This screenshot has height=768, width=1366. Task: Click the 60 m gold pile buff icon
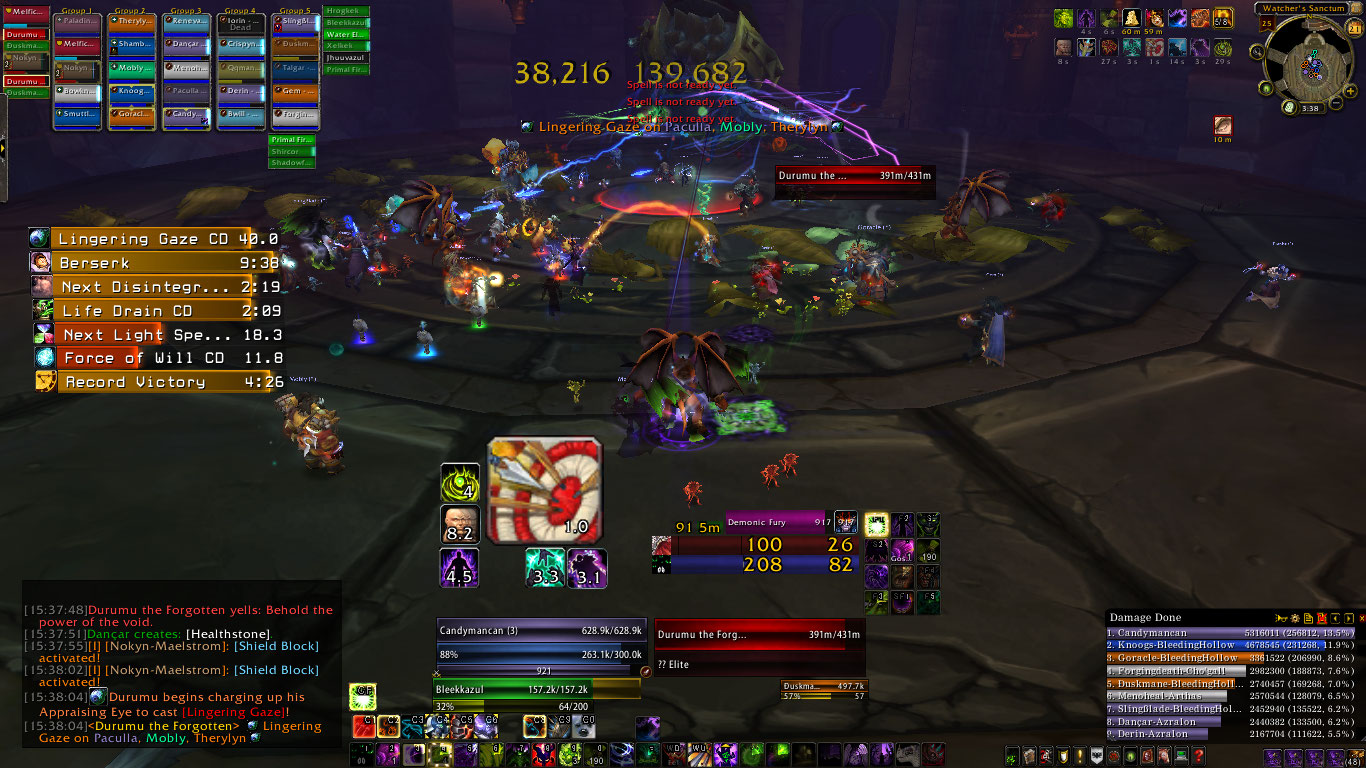(1131, 18)
